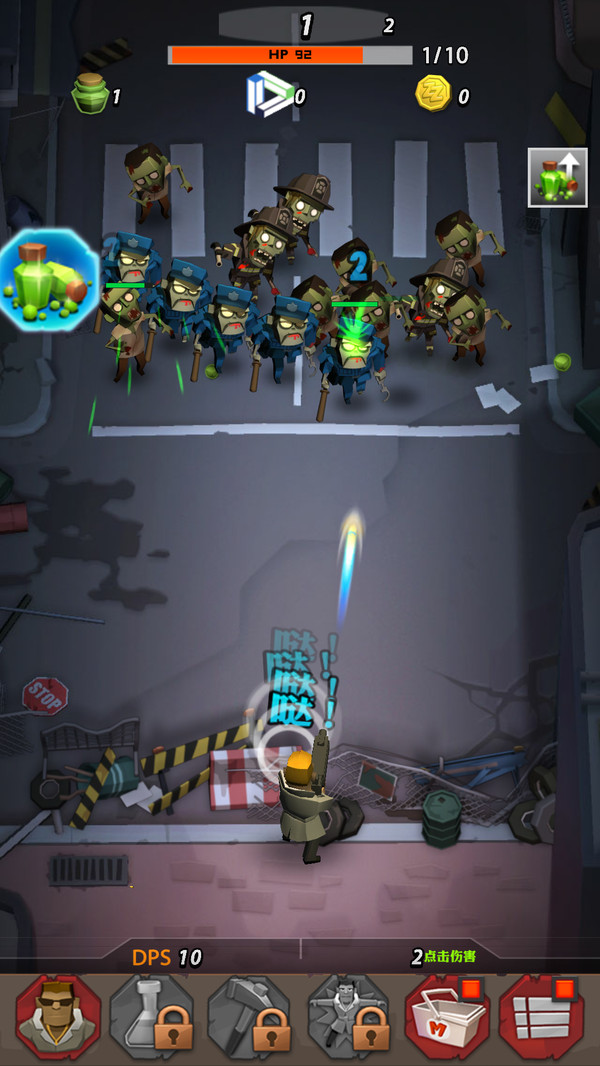The width and height of the screenshot is (600, 1066).
Task: Show the red list menu
Action: point(543,1017)
